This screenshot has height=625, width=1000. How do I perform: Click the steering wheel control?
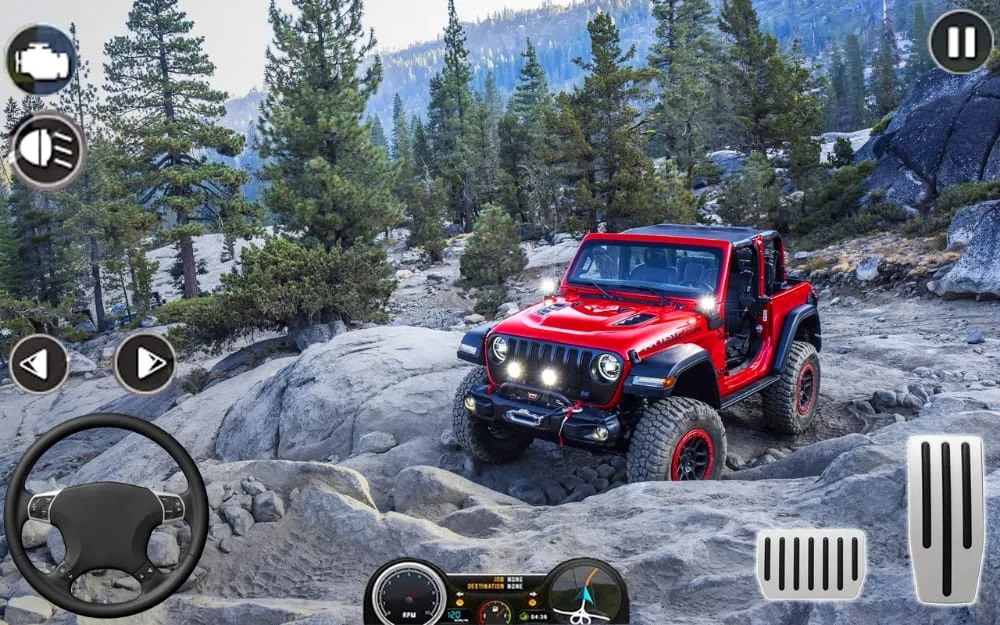tap(106, 515)
